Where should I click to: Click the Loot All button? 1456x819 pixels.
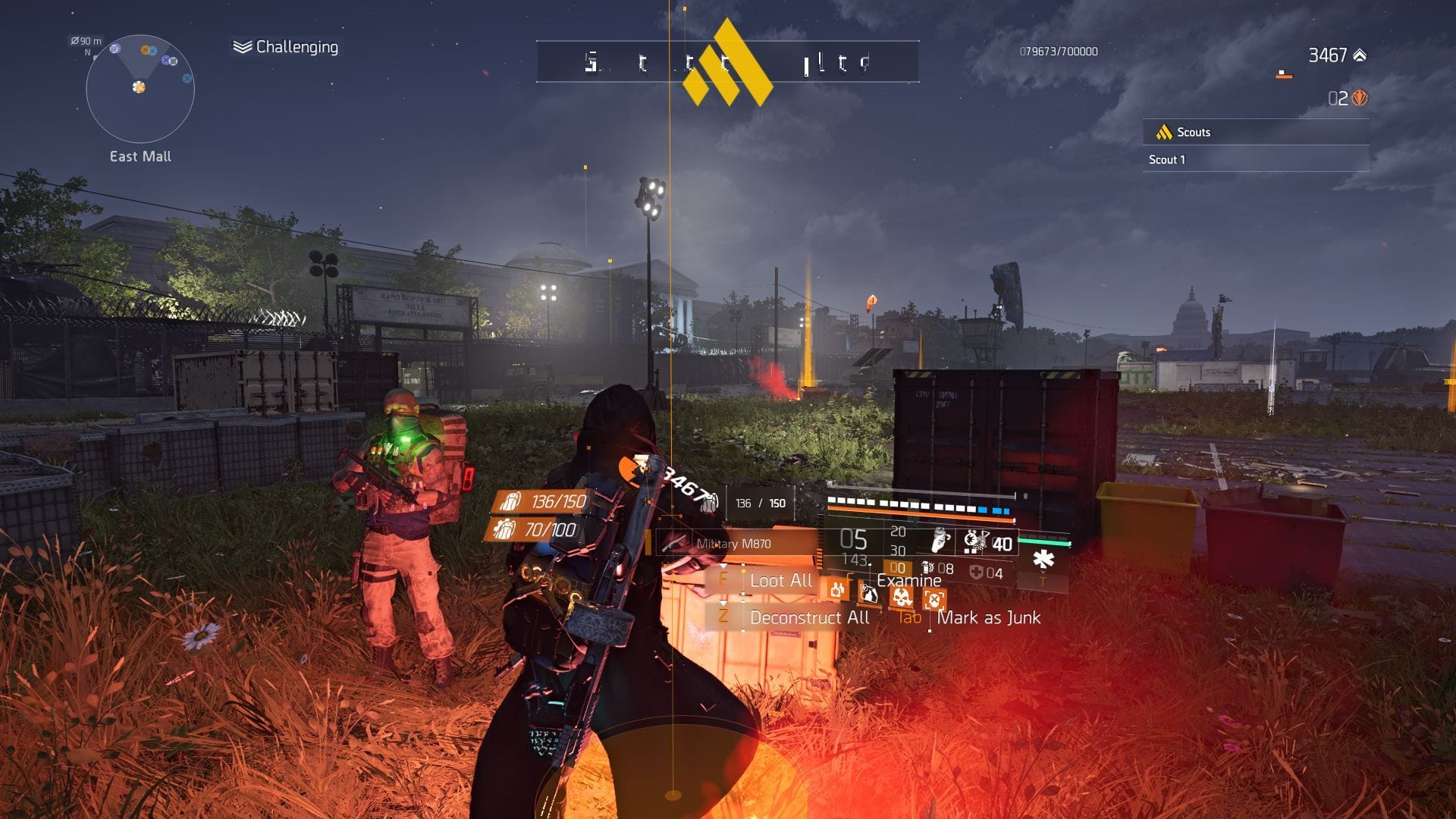[783, 581]
